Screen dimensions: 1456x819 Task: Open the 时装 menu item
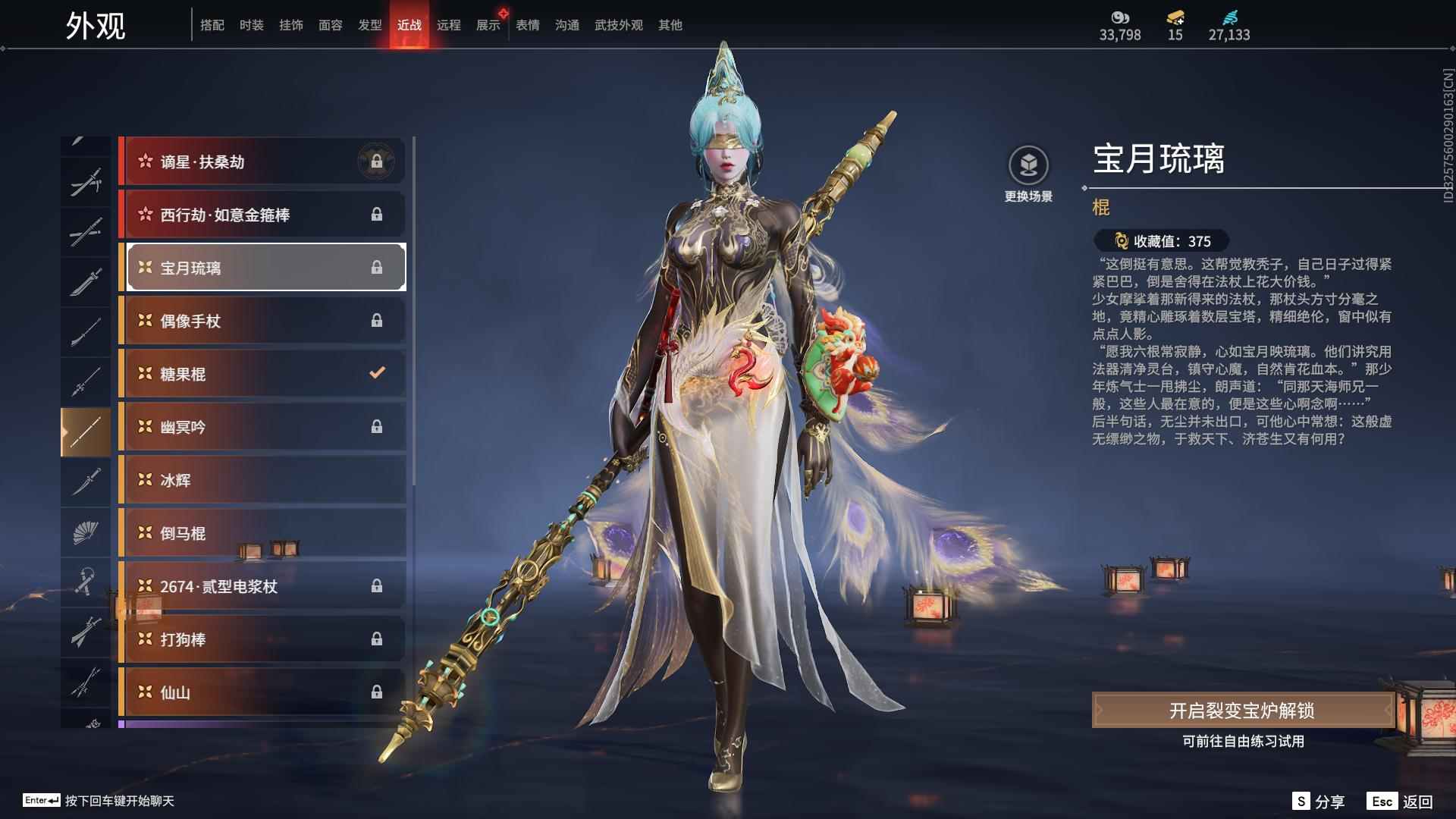(251, 24)
